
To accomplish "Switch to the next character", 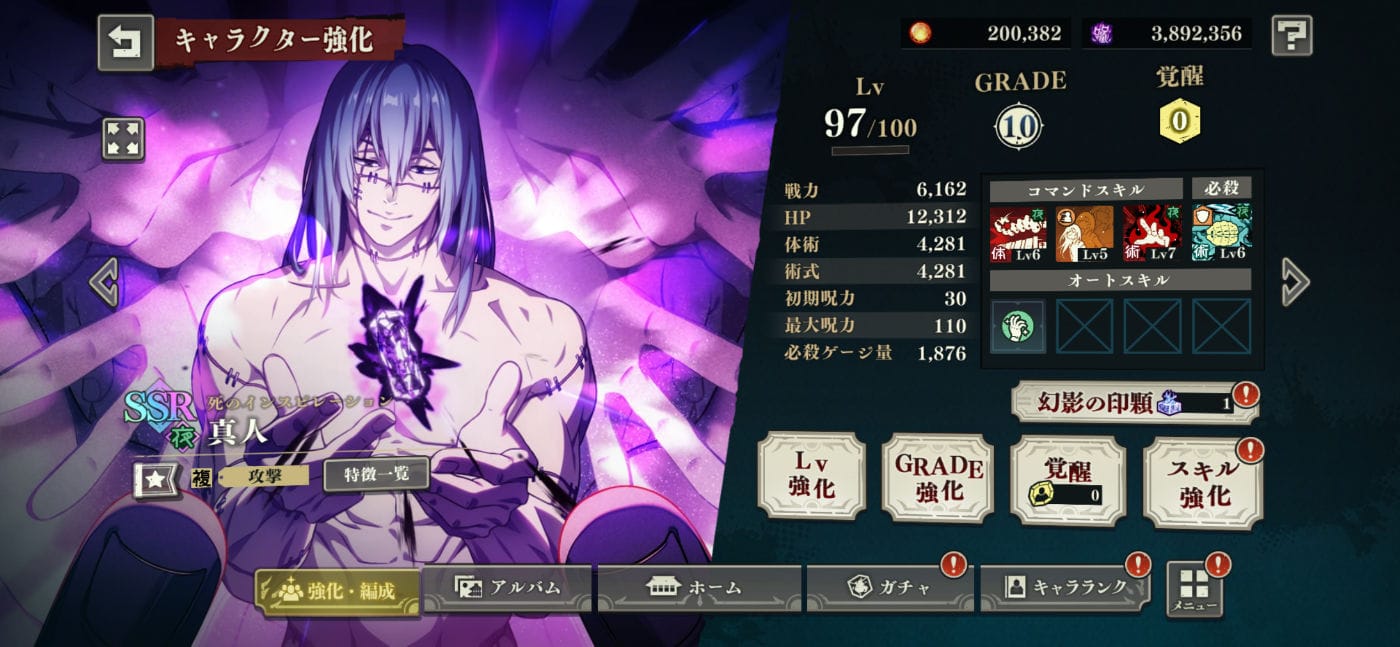I will click(x=1295, y=281).
